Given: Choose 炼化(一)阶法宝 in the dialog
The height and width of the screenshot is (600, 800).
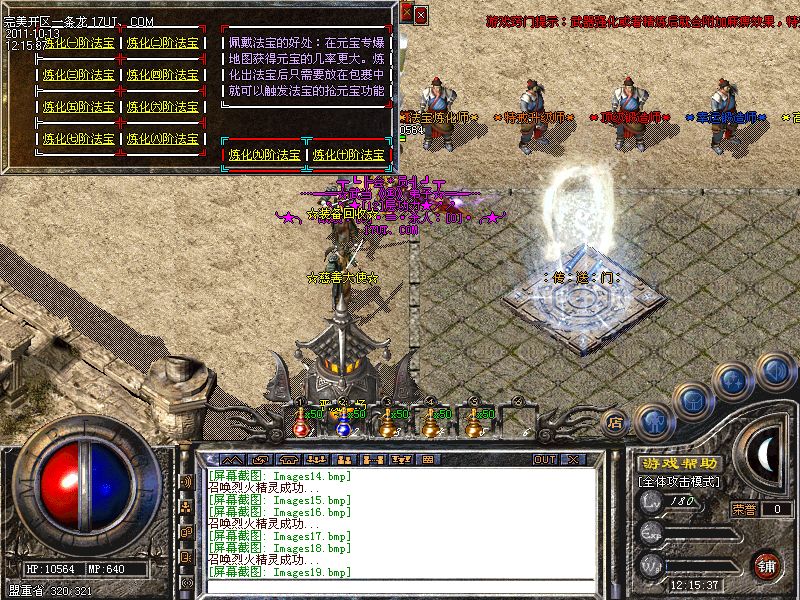Looking at the screenshot, I should (x=80, y=43).
